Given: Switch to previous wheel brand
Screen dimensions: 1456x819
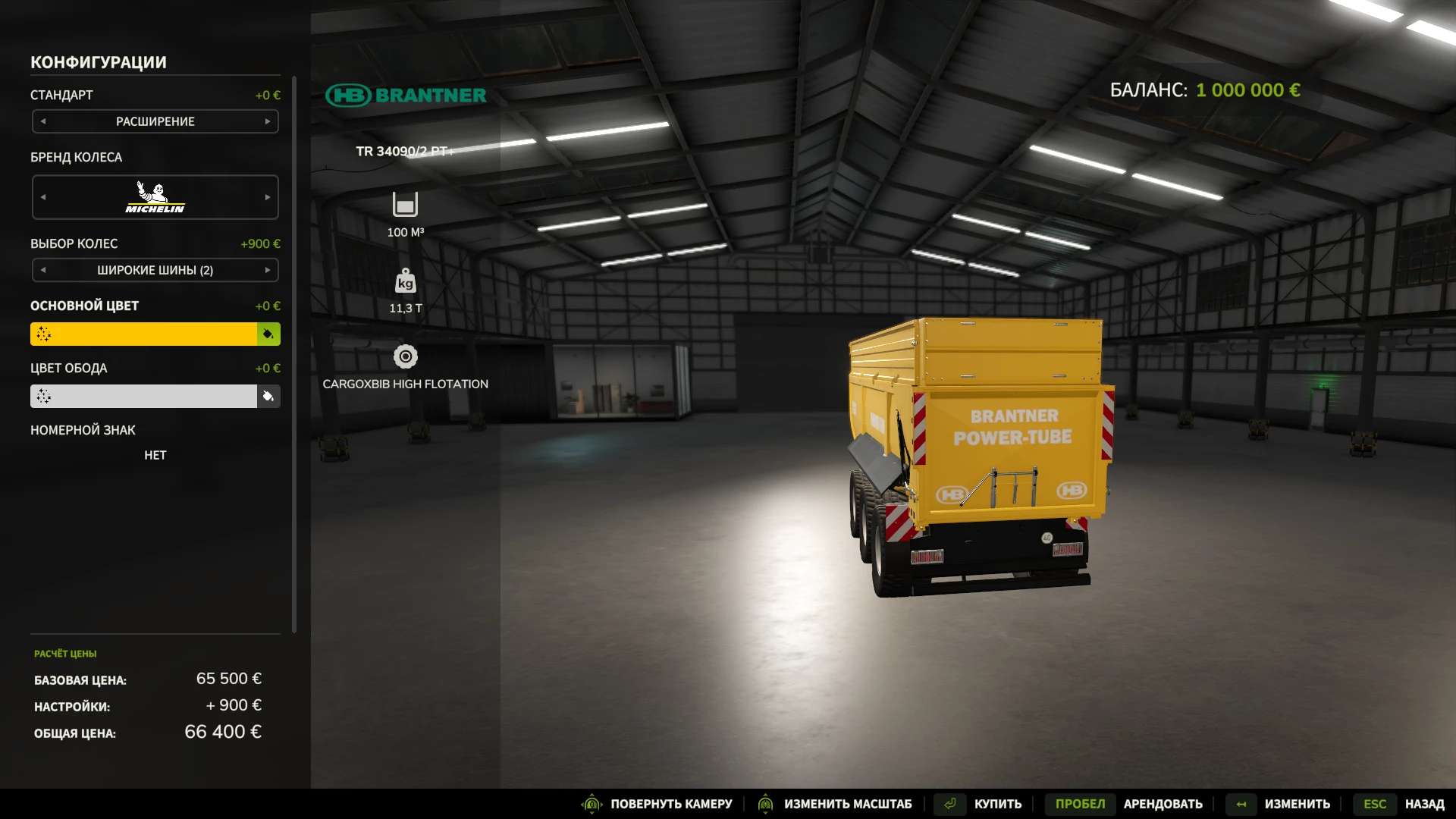Looking at the screenshot, I should pyautogui.click(x=43, y=197).
